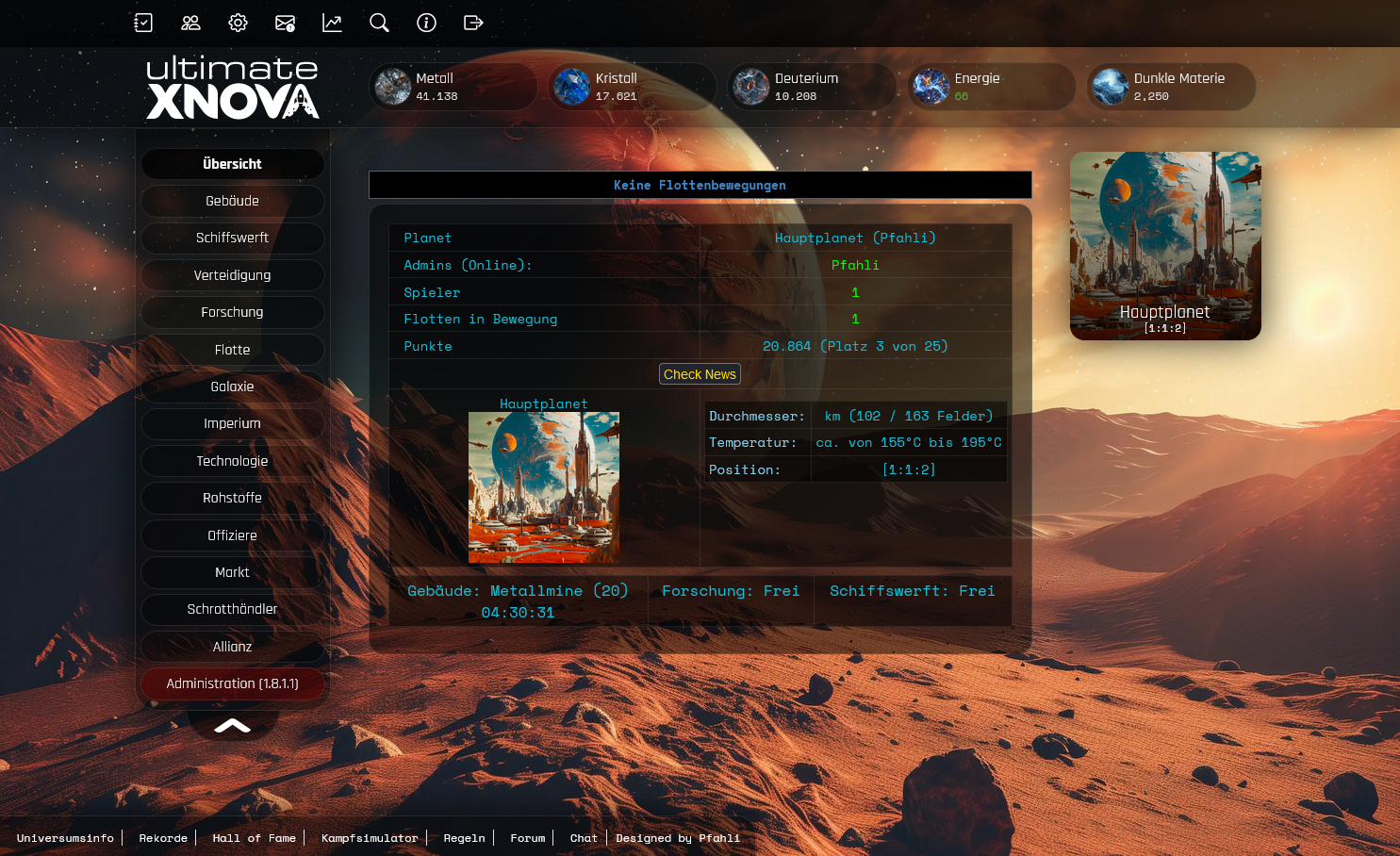Viewport: 1400px width, 856px height.
Task: Open the Verteidigung menu
Action: [x=232, y=275]
